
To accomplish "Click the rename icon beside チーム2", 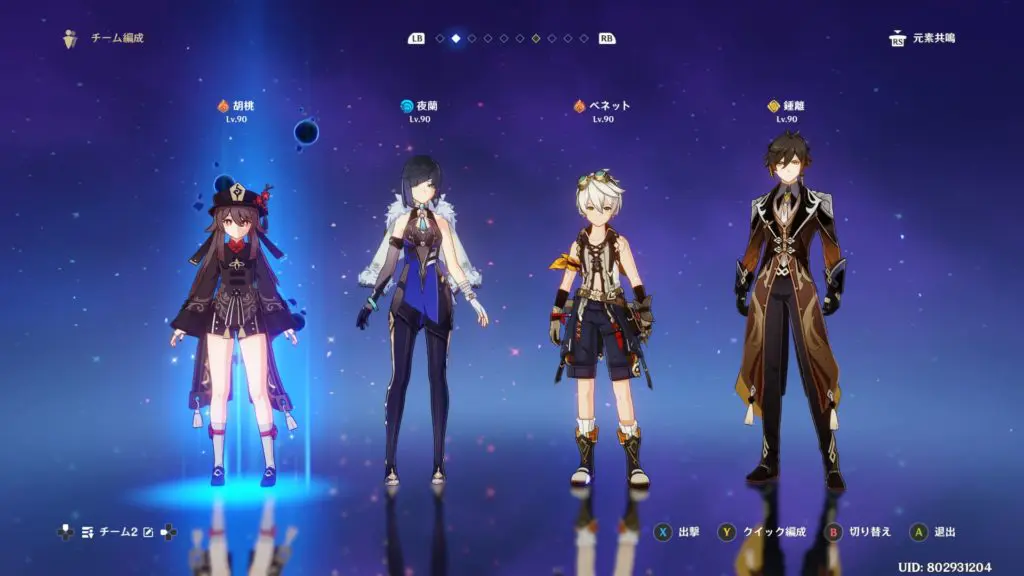I will [x=148, y=532].
